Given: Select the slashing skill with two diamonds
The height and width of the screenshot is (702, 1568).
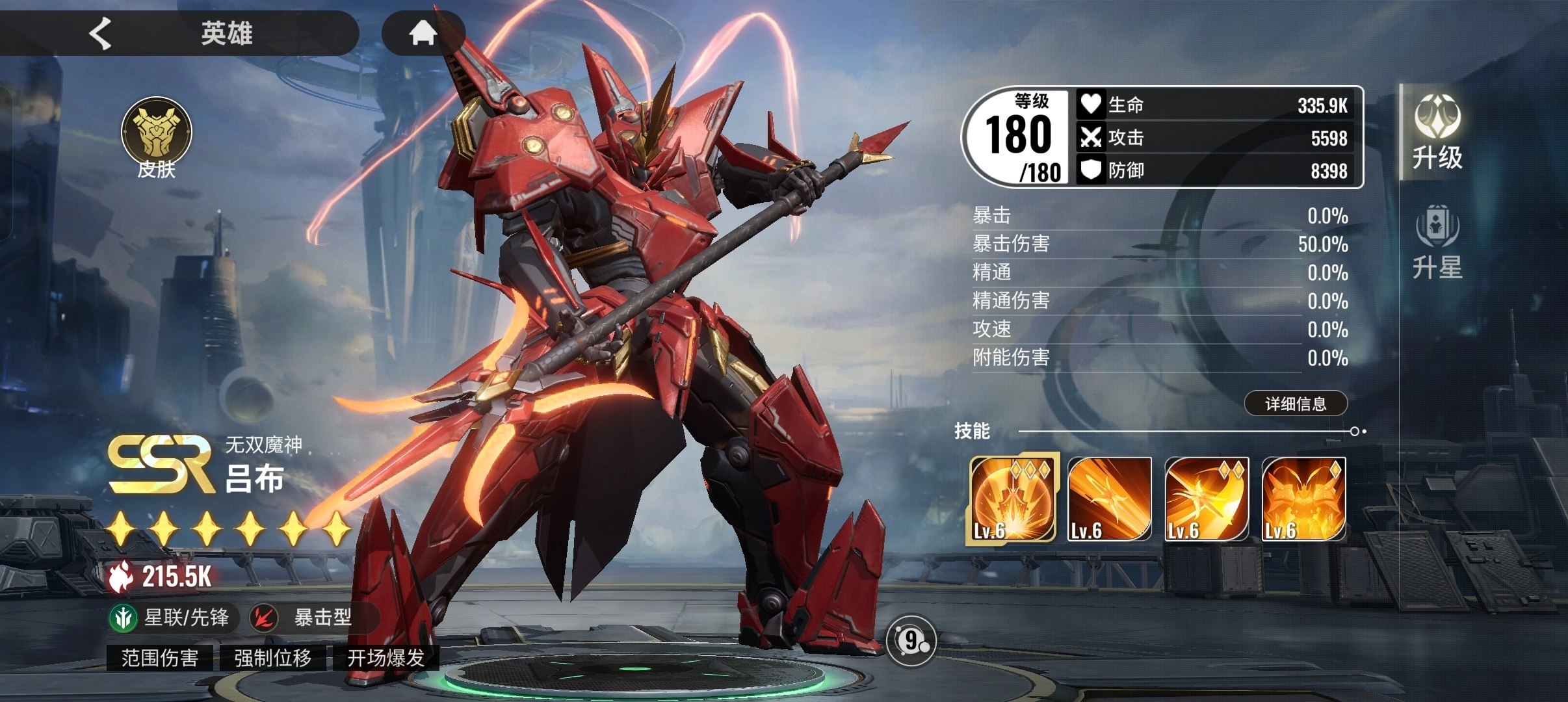Looking at the screenshot, I should (x=1207, y=499).
